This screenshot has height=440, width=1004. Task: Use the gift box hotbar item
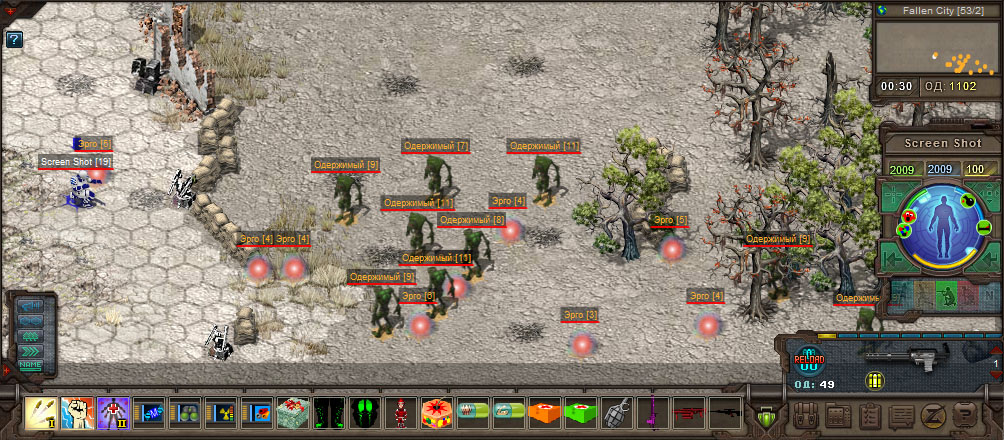coord(292,412)
